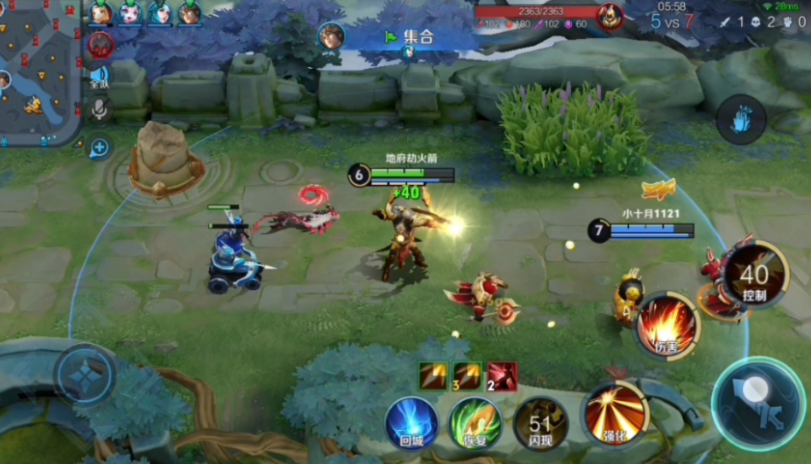Click the targeted enemy hero portrait

(x=609, y=16)
